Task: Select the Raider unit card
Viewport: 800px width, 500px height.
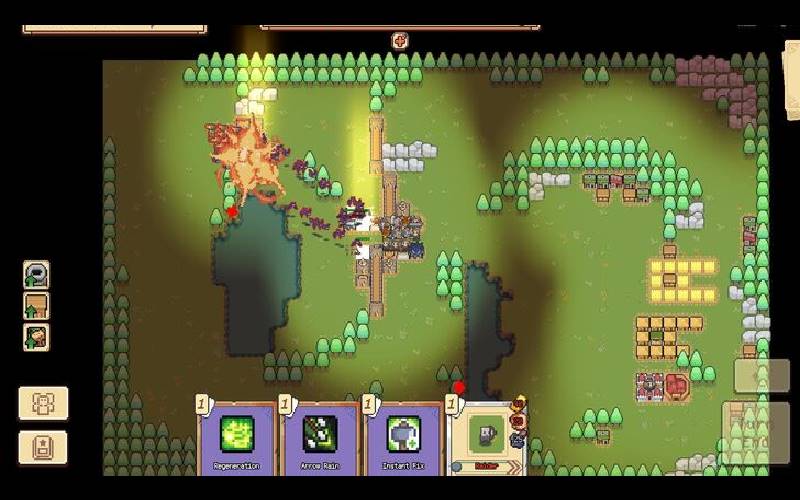Action: click(x=486, y=437)
